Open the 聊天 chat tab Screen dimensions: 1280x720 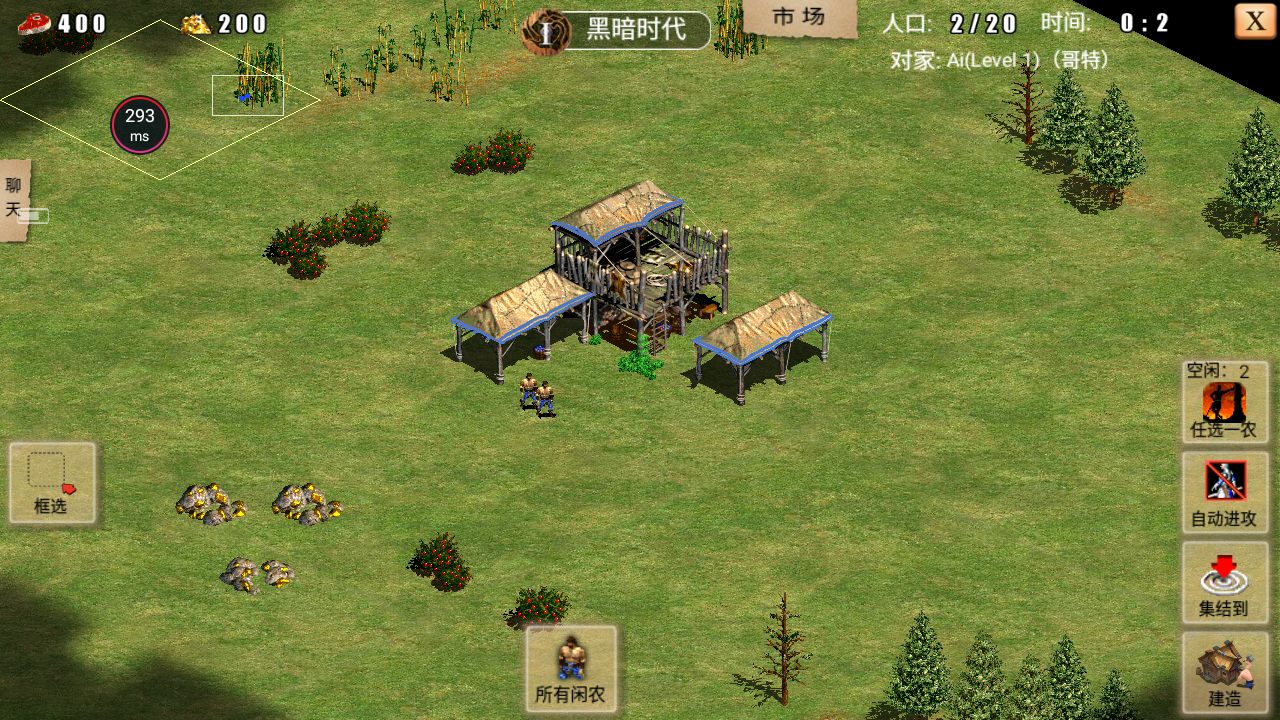(x=14, y=199)
